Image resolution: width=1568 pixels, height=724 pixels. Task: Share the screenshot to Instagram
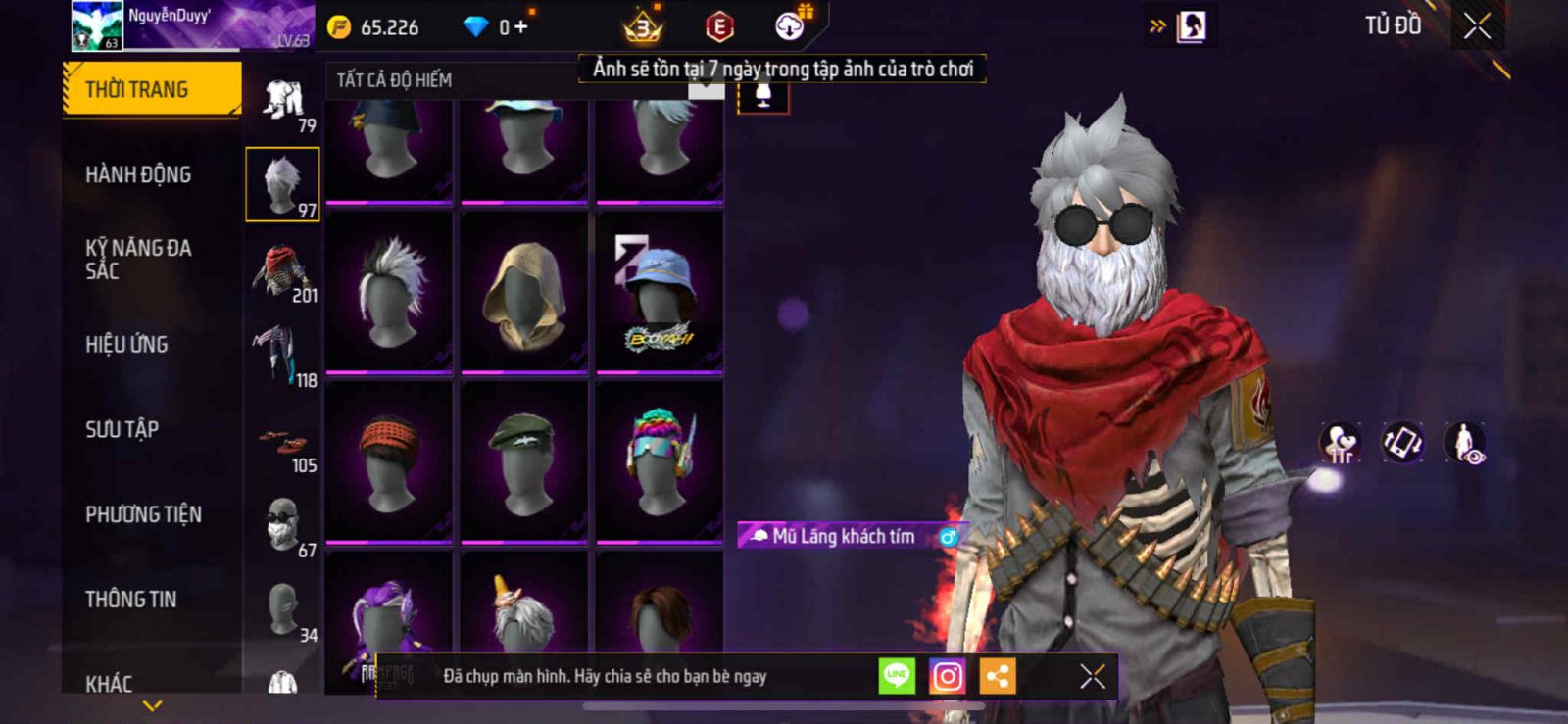(x=947, y=676)
